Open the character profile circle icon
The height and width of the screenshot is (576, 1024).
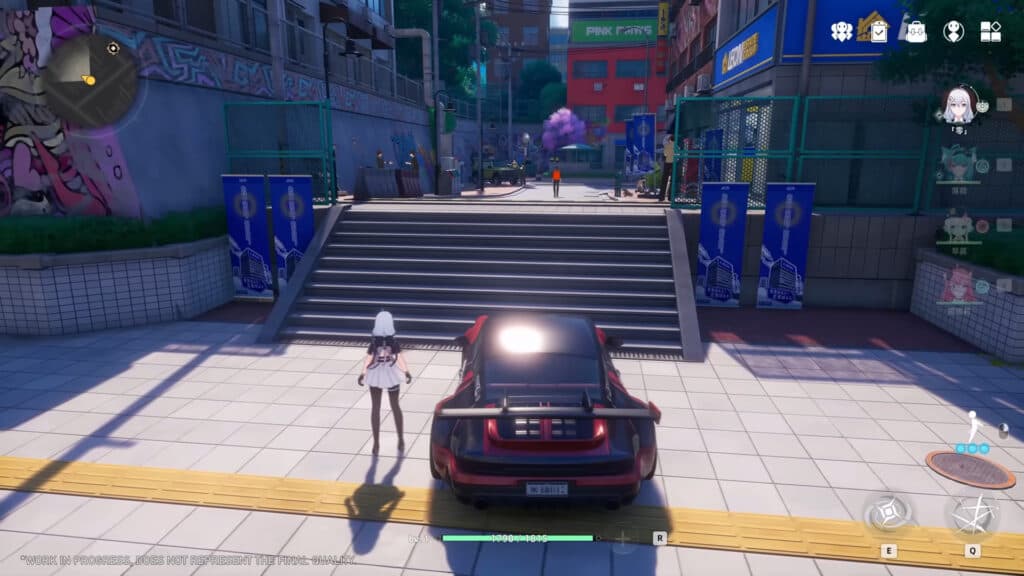[x=953, y=31]
